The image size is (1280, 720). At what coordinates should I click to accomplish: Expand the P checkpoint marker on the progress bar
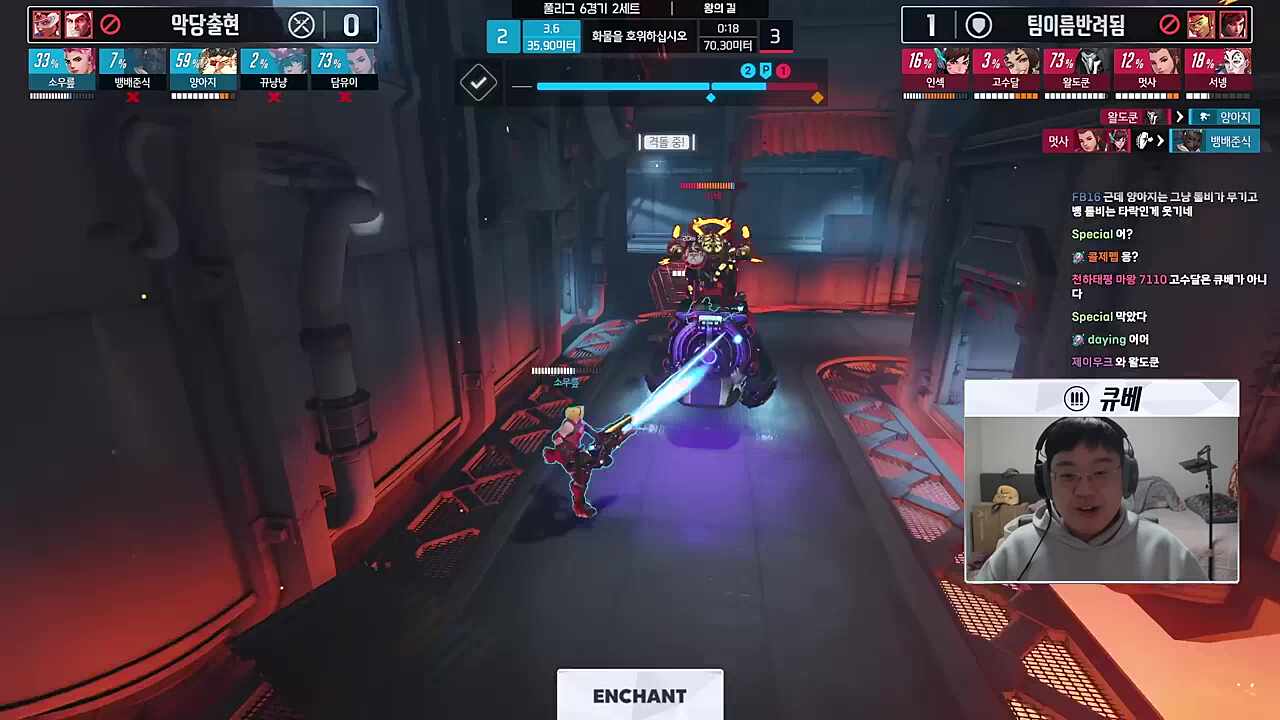pyautogui.click(x=767, y=71)
